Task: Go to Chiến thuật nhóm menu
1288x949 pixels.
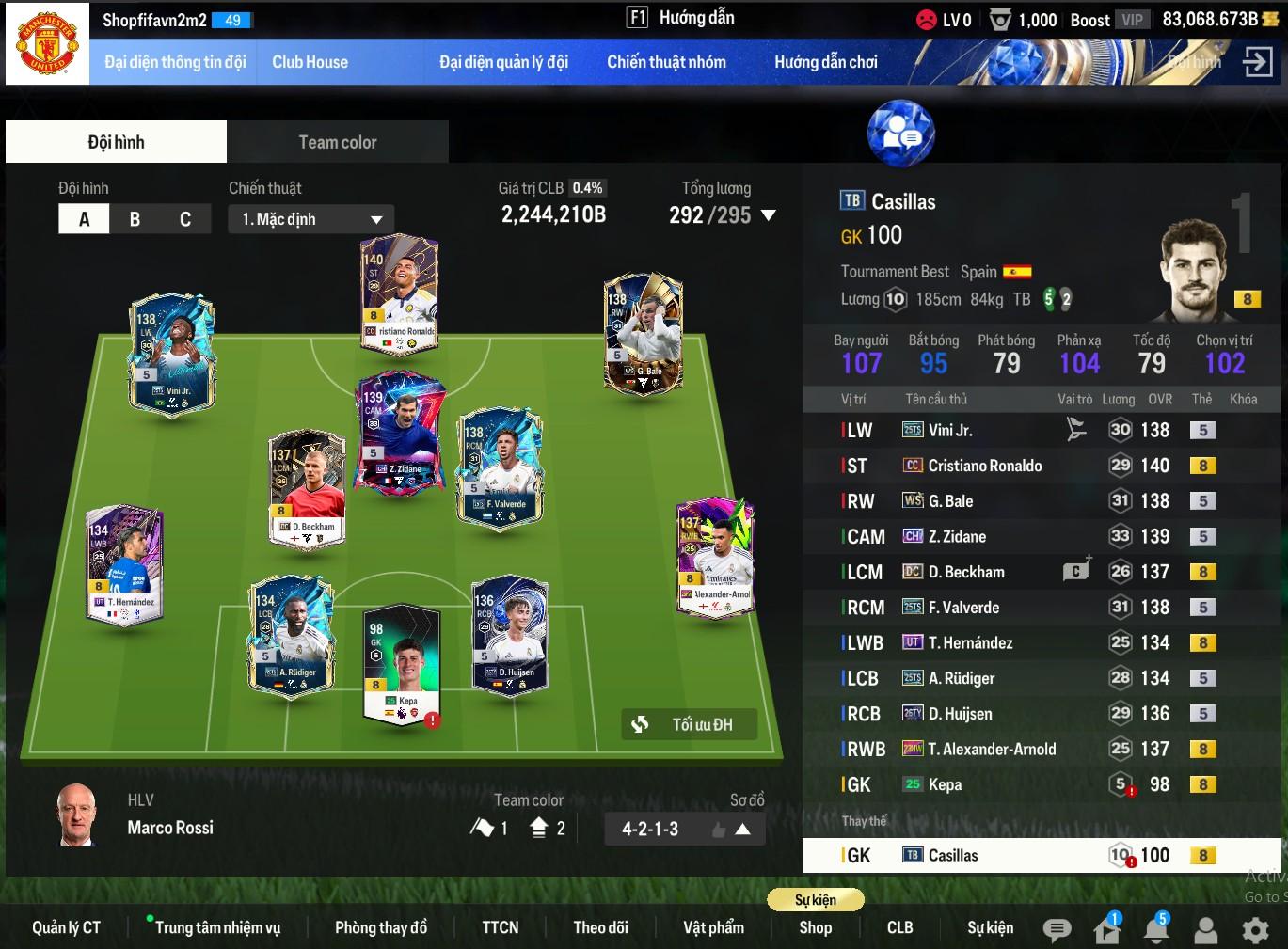Action: pos(666,62)
